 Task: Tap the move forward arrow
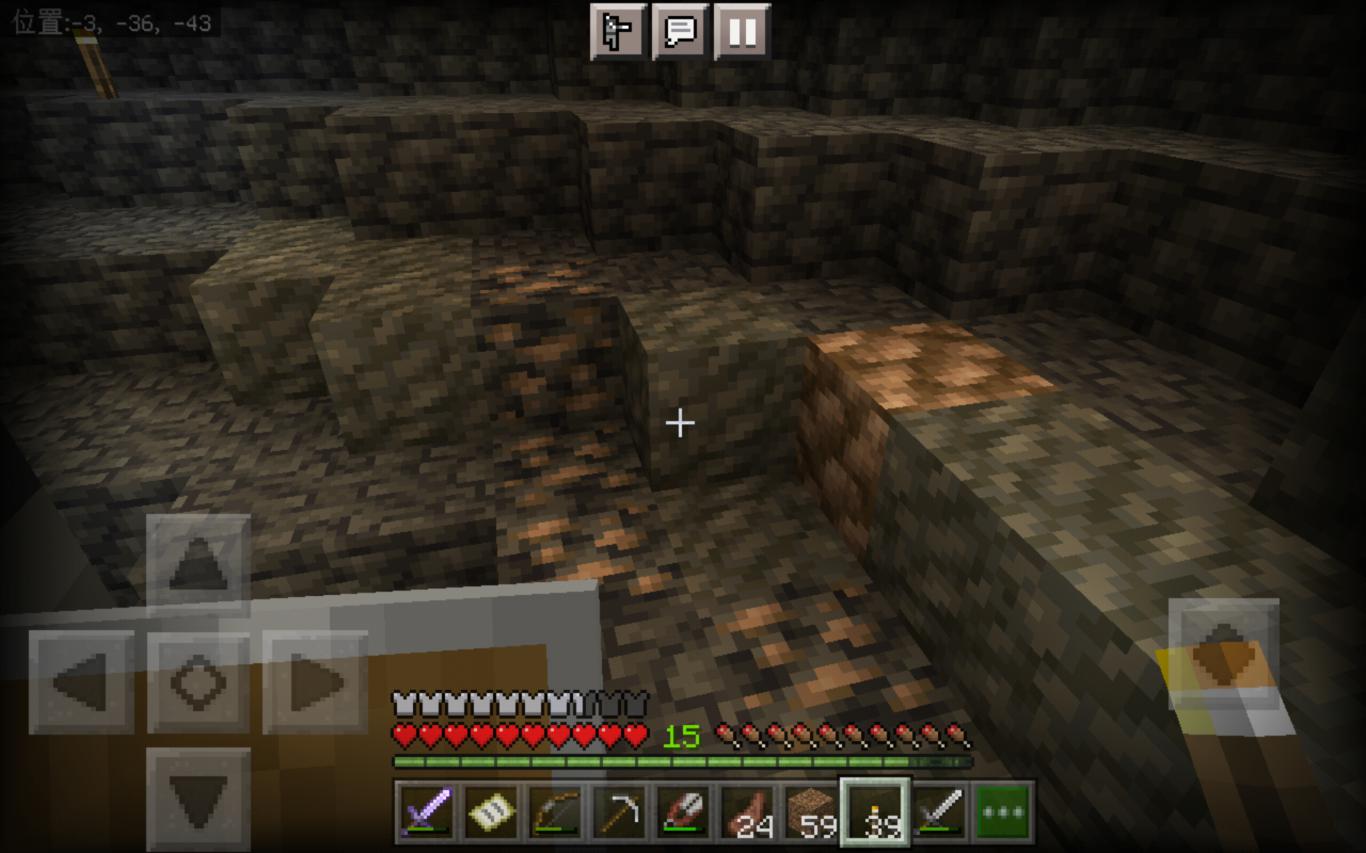tap(198, 565)
